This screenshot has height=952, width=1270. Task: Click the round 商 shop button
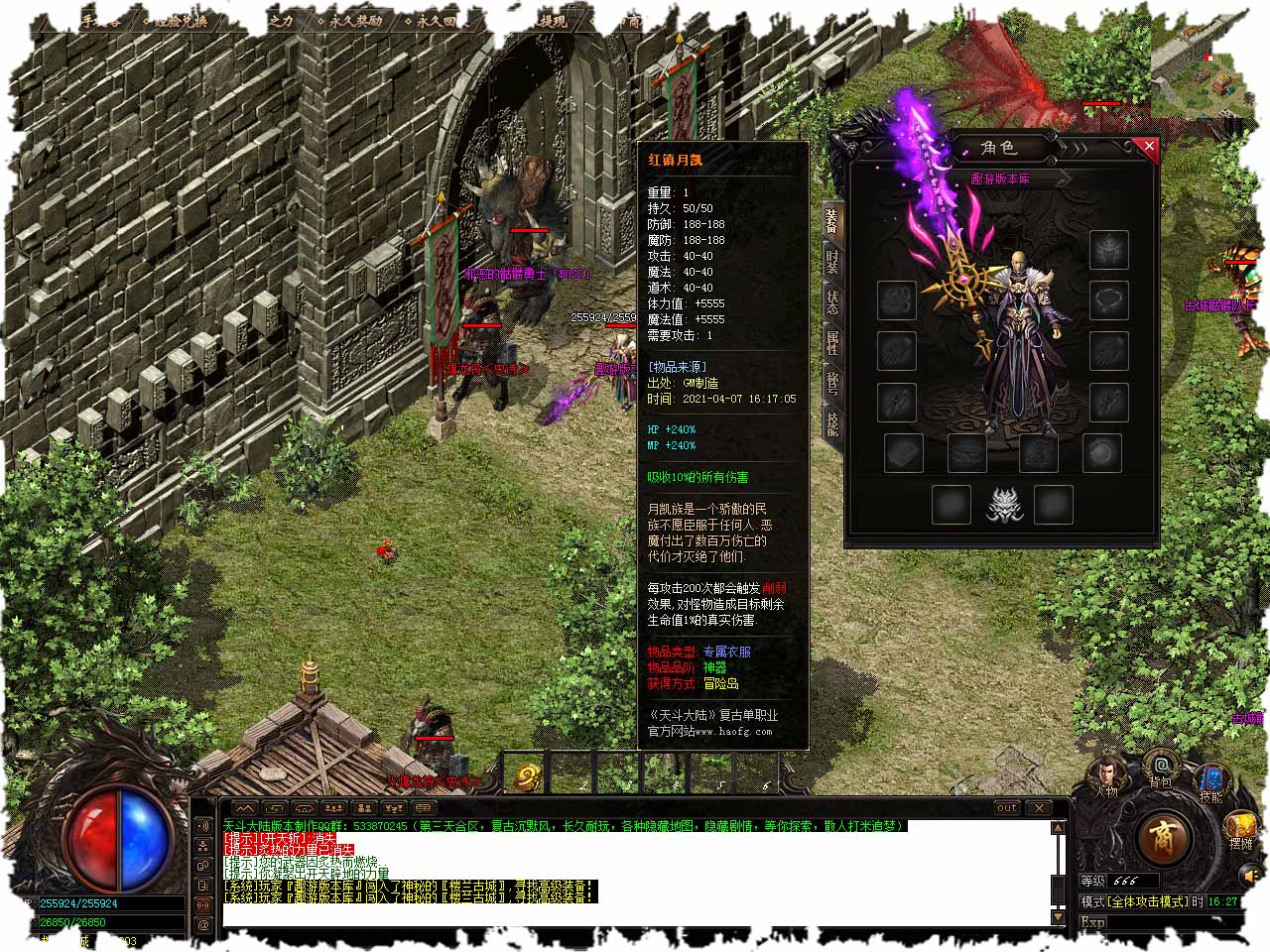[x=1162, y=838]
